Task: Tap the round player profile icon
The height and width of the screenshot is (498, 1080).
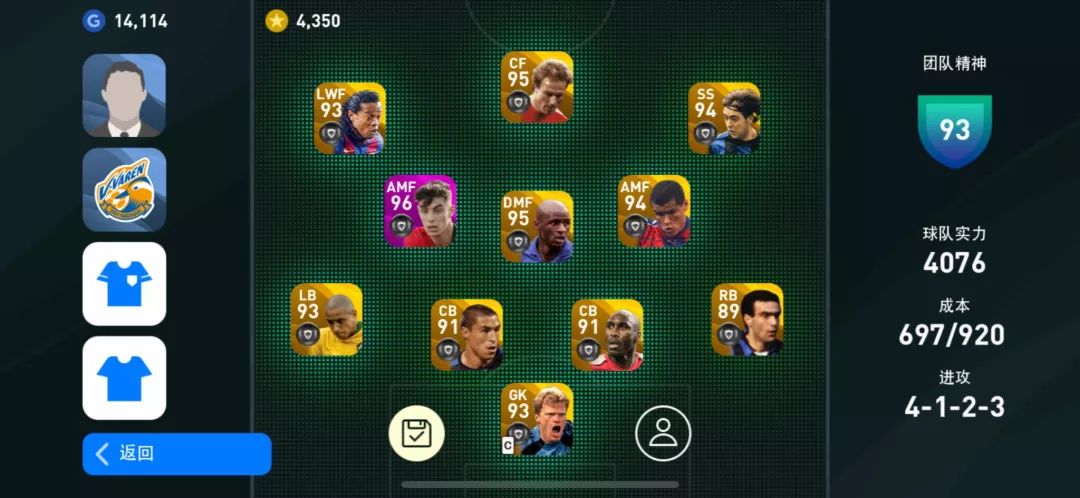Action: point(663,433)
